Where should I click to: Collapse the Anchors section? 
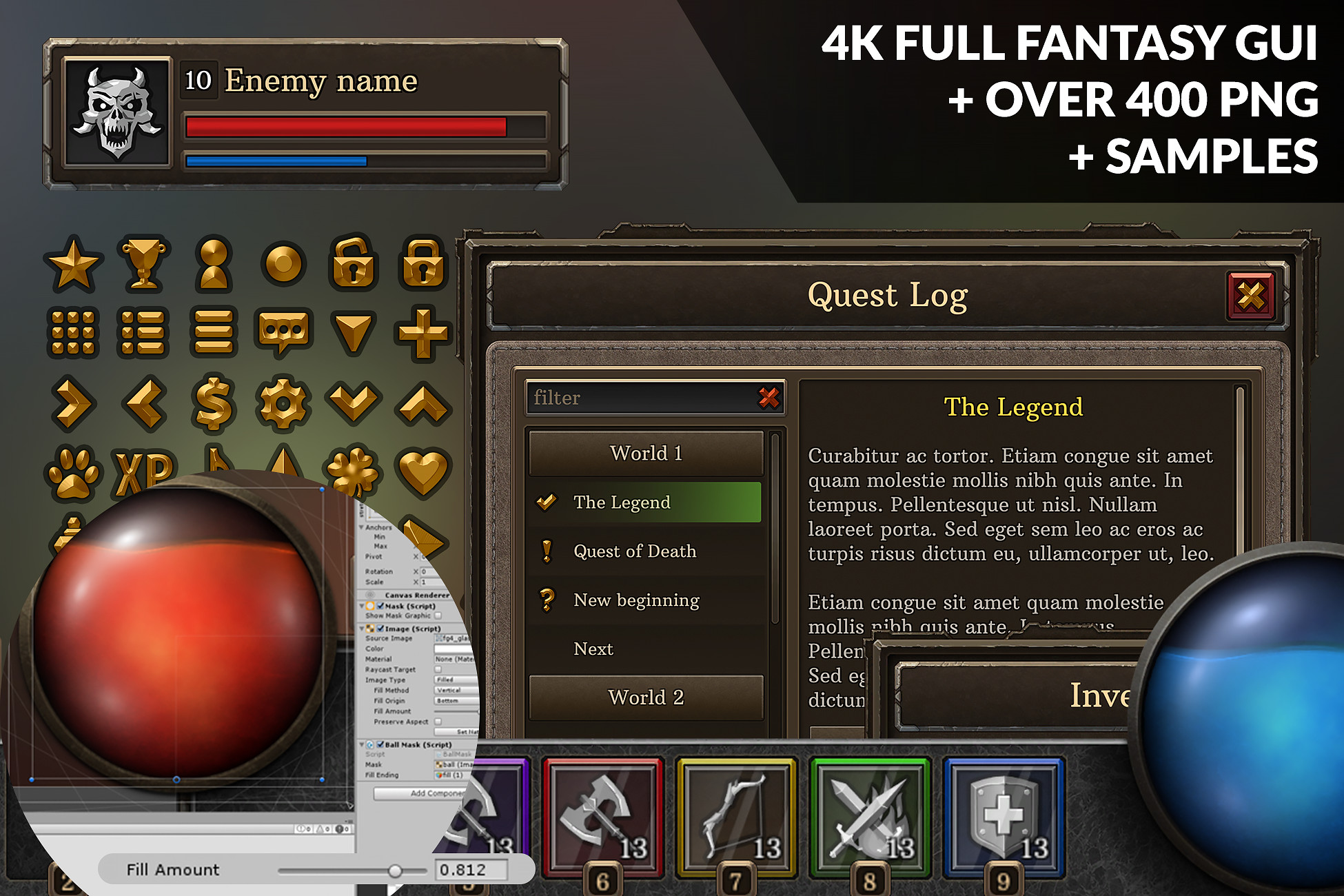coord(360,528)
